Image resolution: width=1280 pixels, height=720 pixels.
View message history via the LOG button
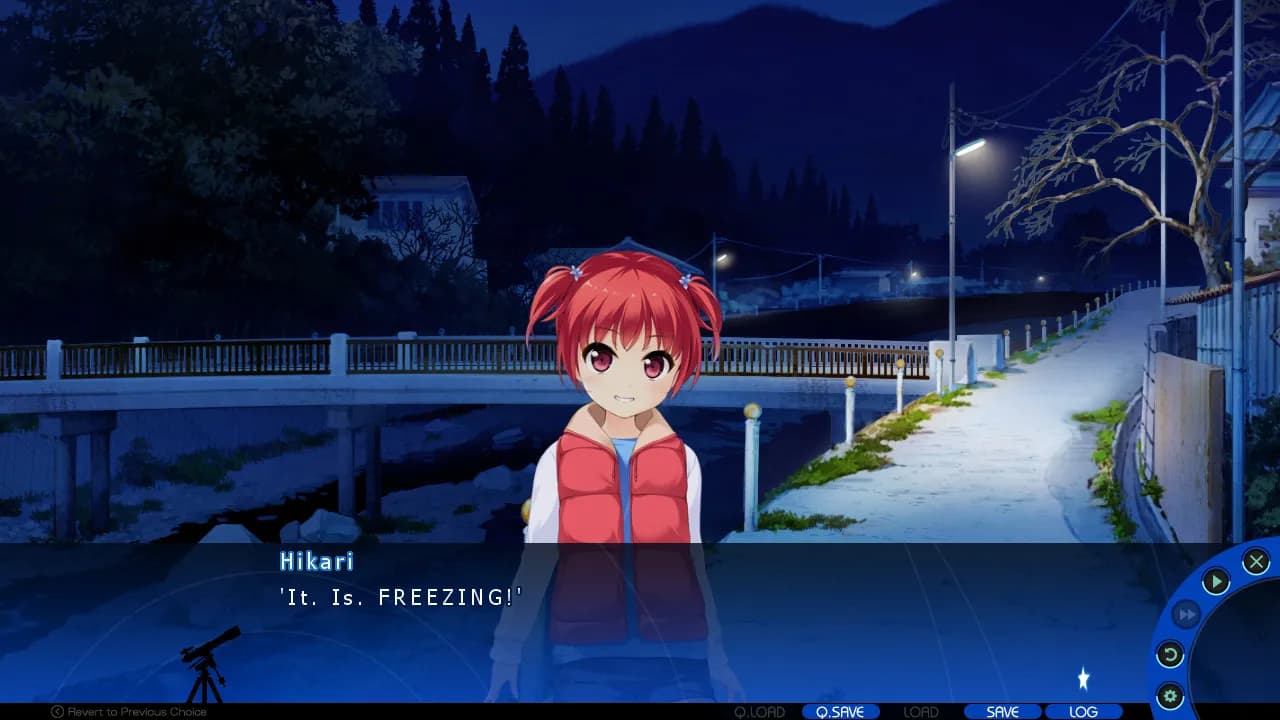tap(1083, 712)
